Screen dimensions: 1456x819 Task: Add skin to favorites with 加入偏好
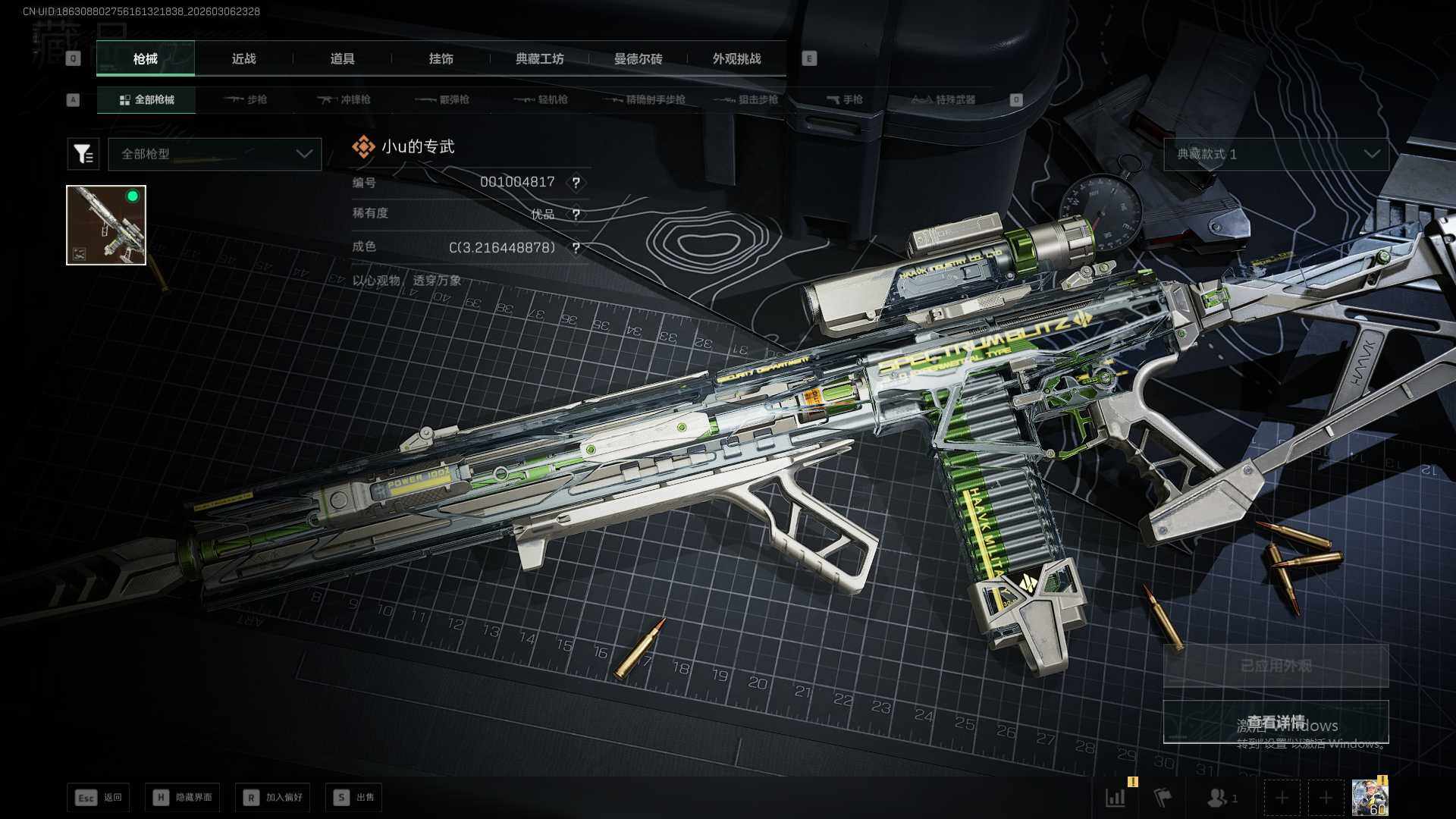pos(272,797)
